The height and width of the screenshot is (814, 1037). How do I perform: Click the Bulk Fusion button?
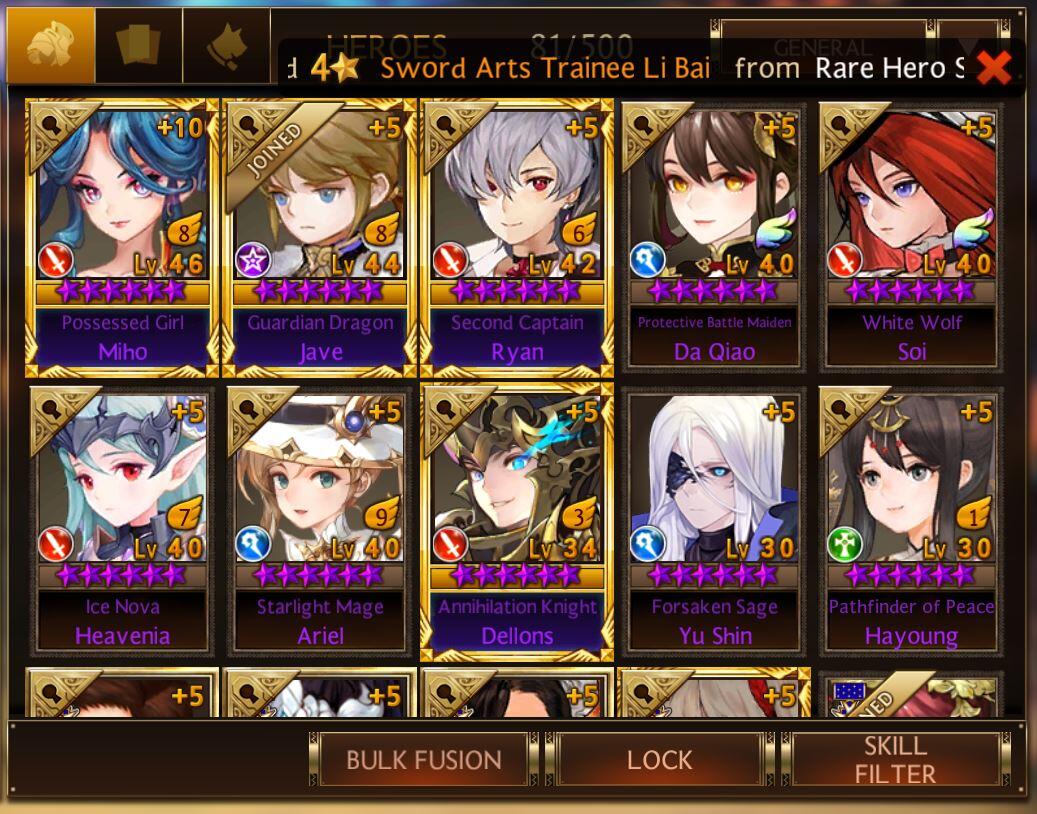(423, 760)
